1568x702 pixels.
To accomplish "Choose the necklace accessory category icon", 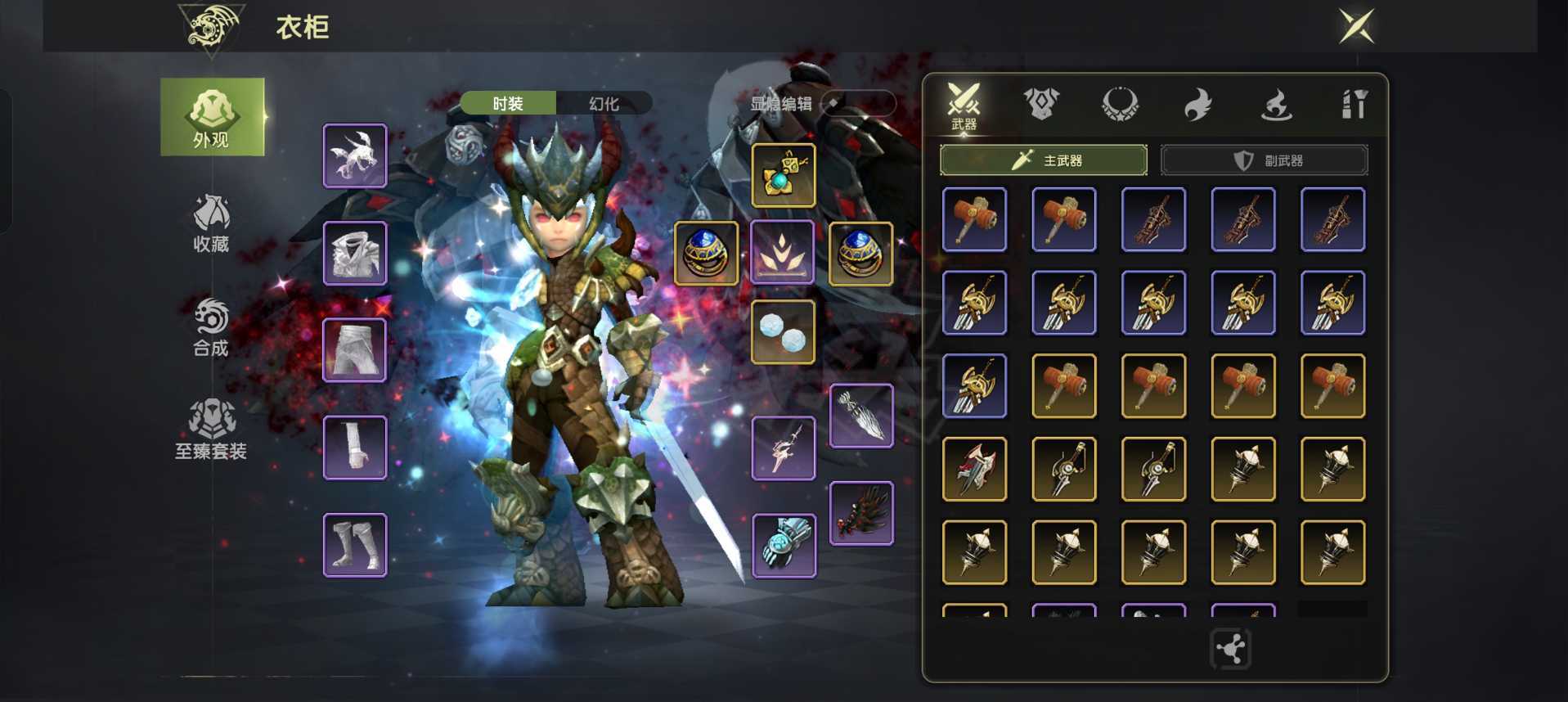I will pos(1120,104).
